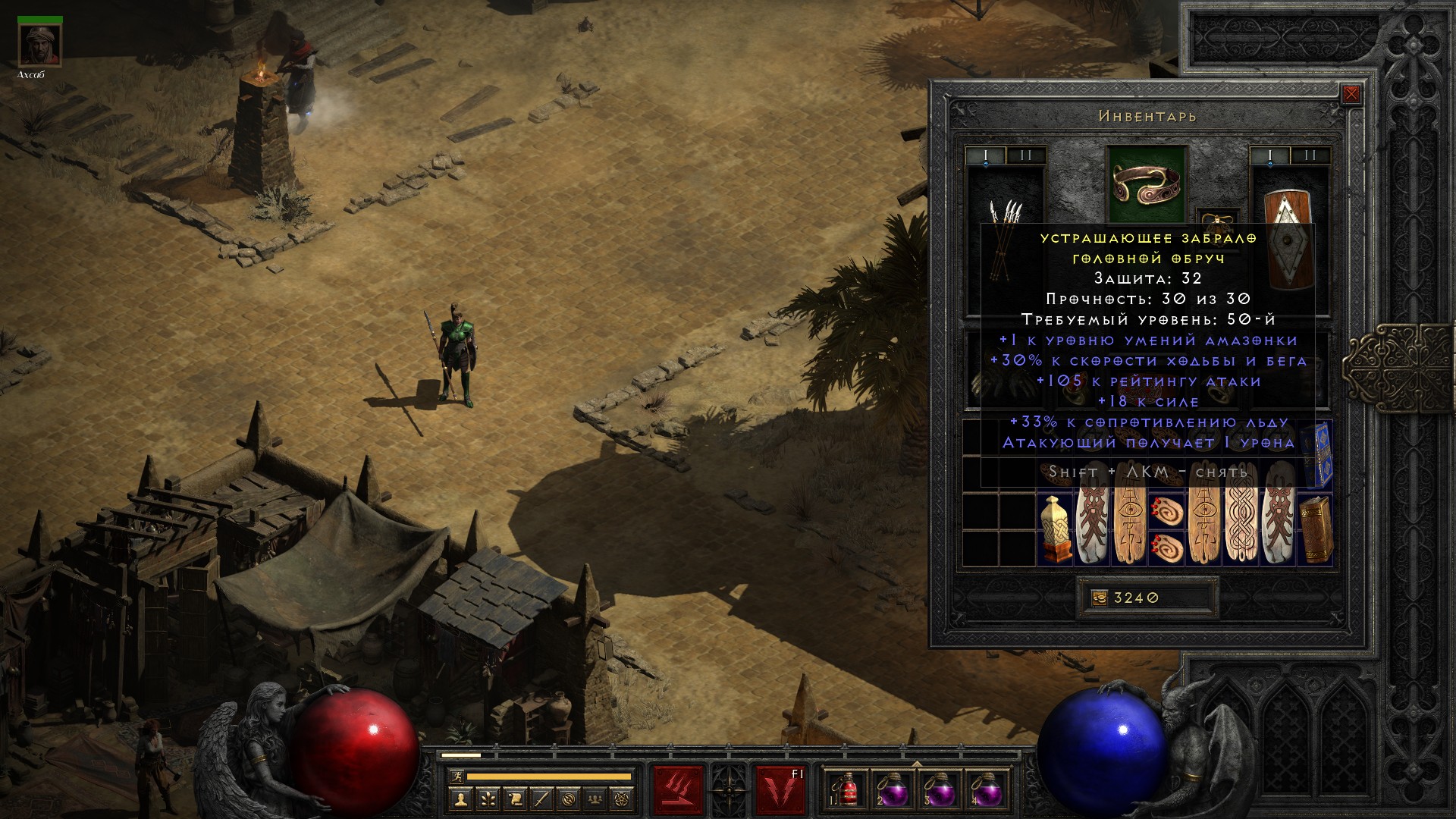Open the mercenary Ахсаб portrait

click(x=40, y=47)
